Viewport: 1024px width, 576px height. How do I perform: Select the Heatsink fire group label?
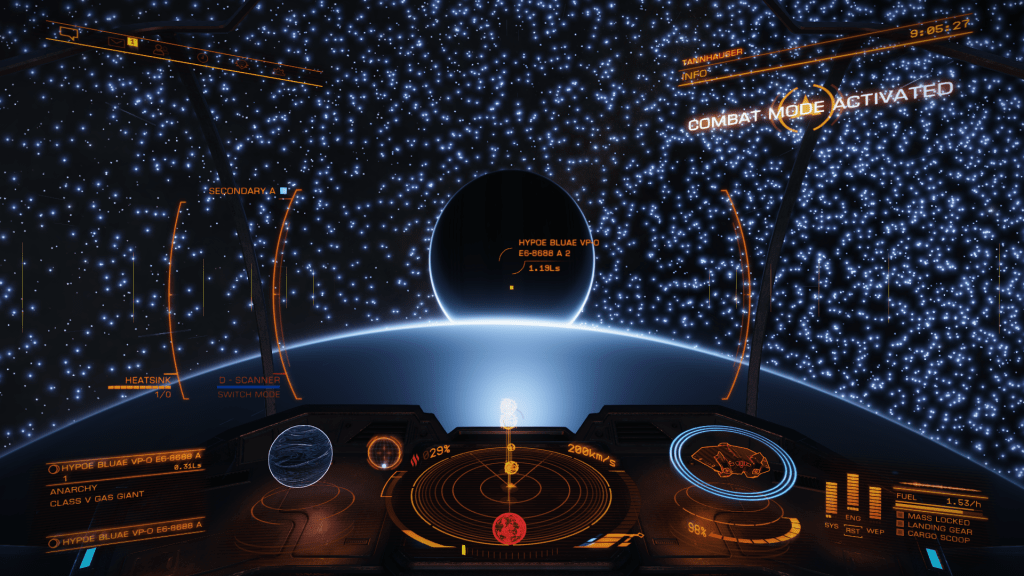point(148,381)
